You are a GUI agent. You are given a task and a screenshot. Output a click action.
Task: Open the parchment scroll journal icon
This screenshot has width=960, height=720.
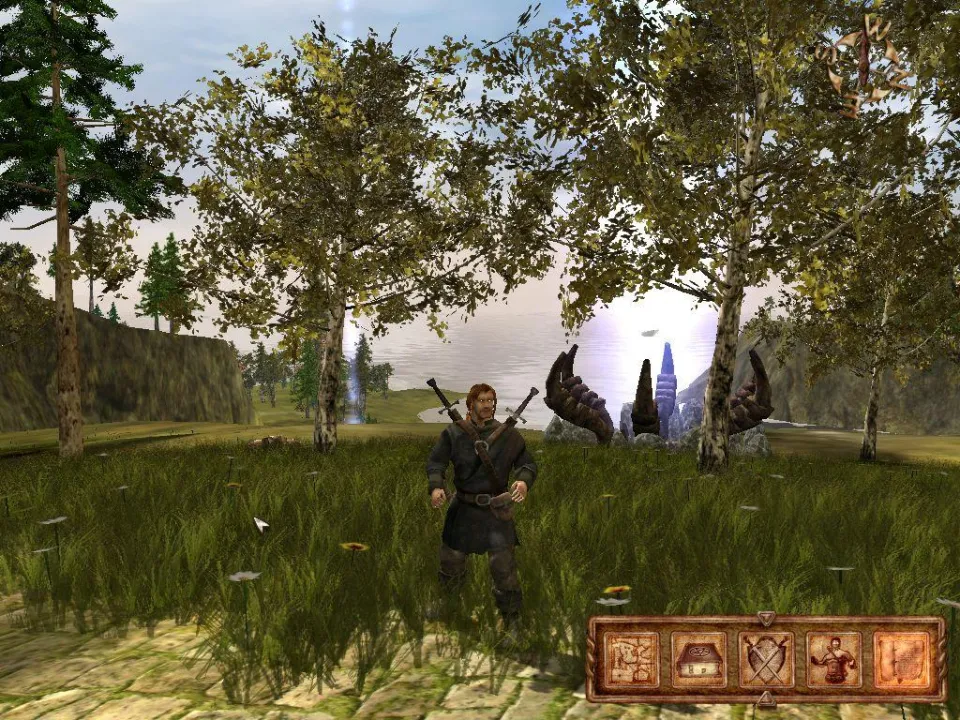point(902,659)
